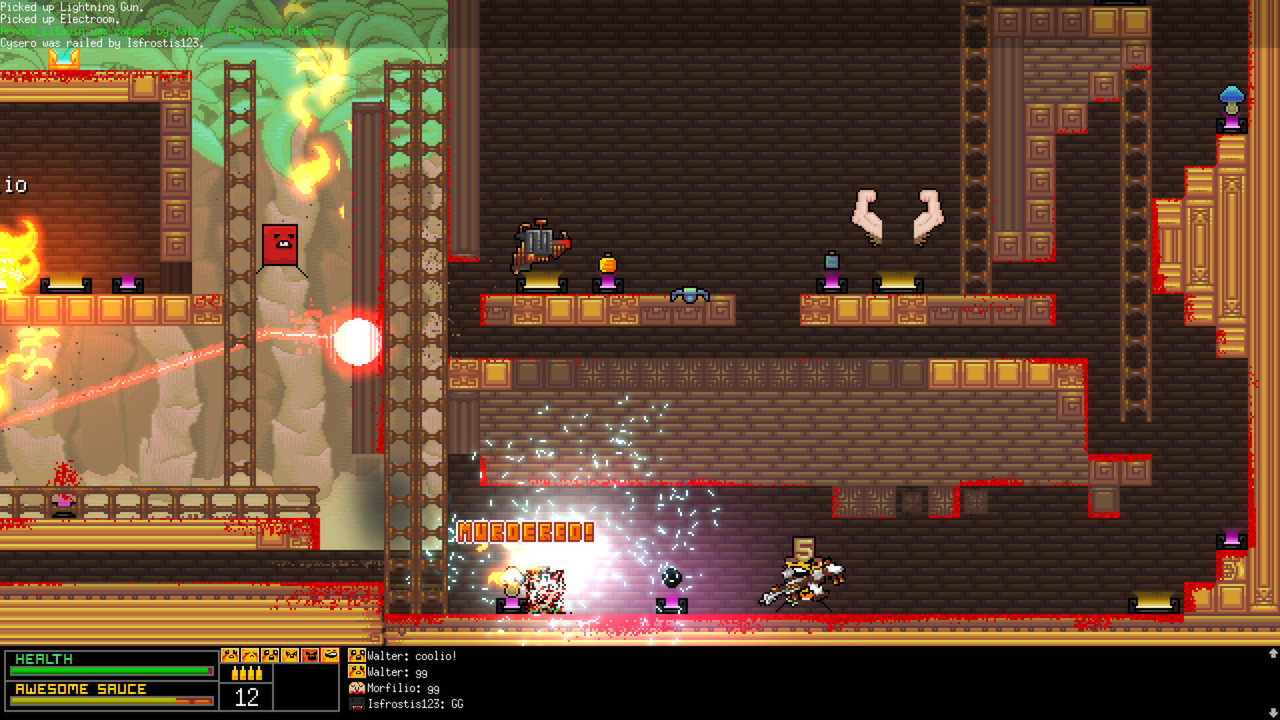1280x720 pixels.
Task: Click Isfrostis123's dark avatar in chat
Action: [356, 703]
